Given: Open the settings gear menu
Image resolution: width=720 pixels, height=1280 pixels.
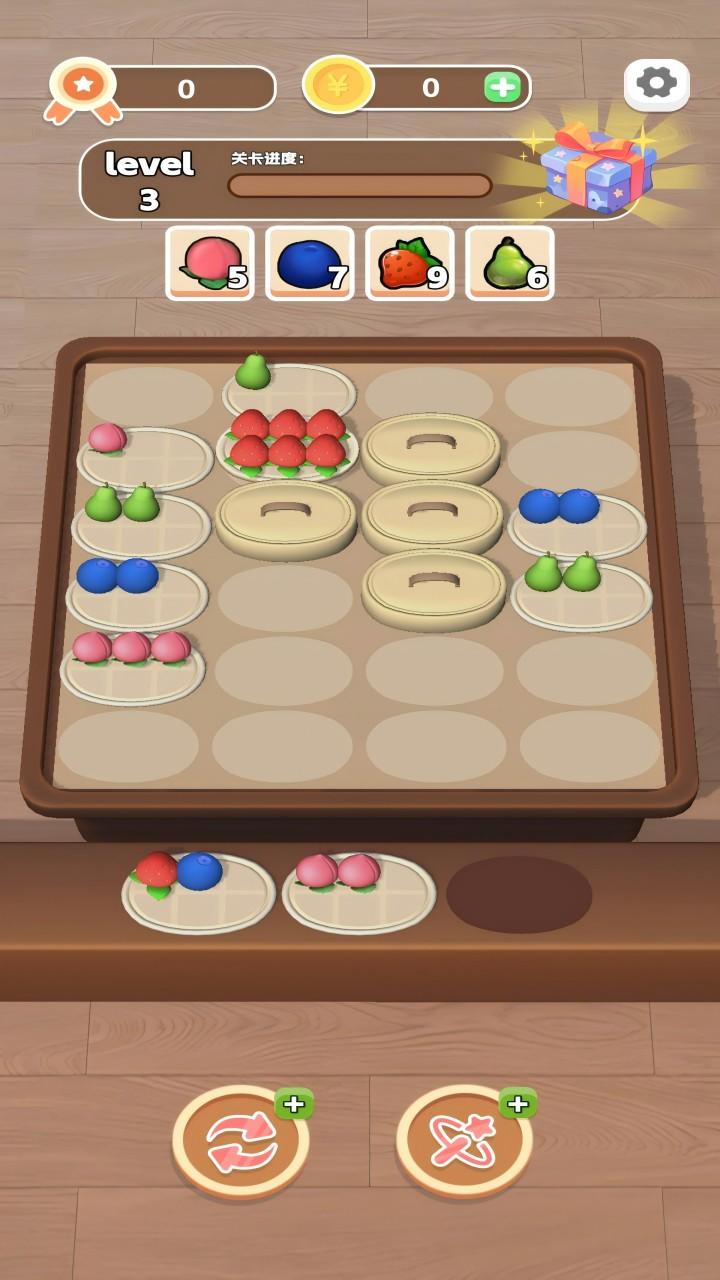Looking at the screenshot, I should [656, 84].
